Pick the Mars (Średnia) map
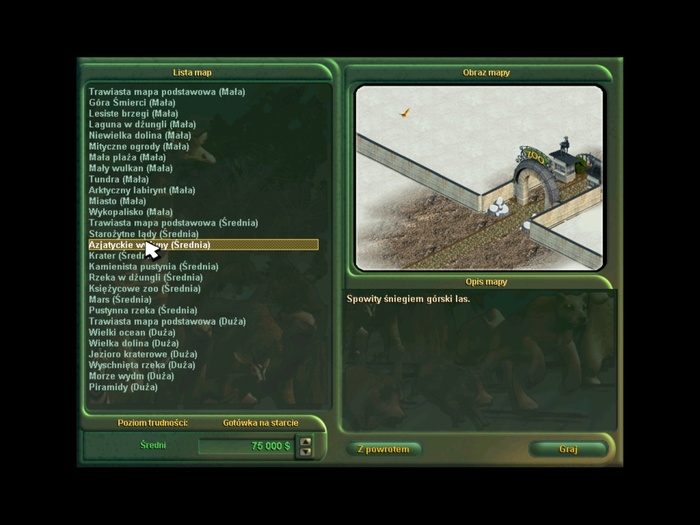700x525 pixels. pyautogui.click(x=120, y=300)
